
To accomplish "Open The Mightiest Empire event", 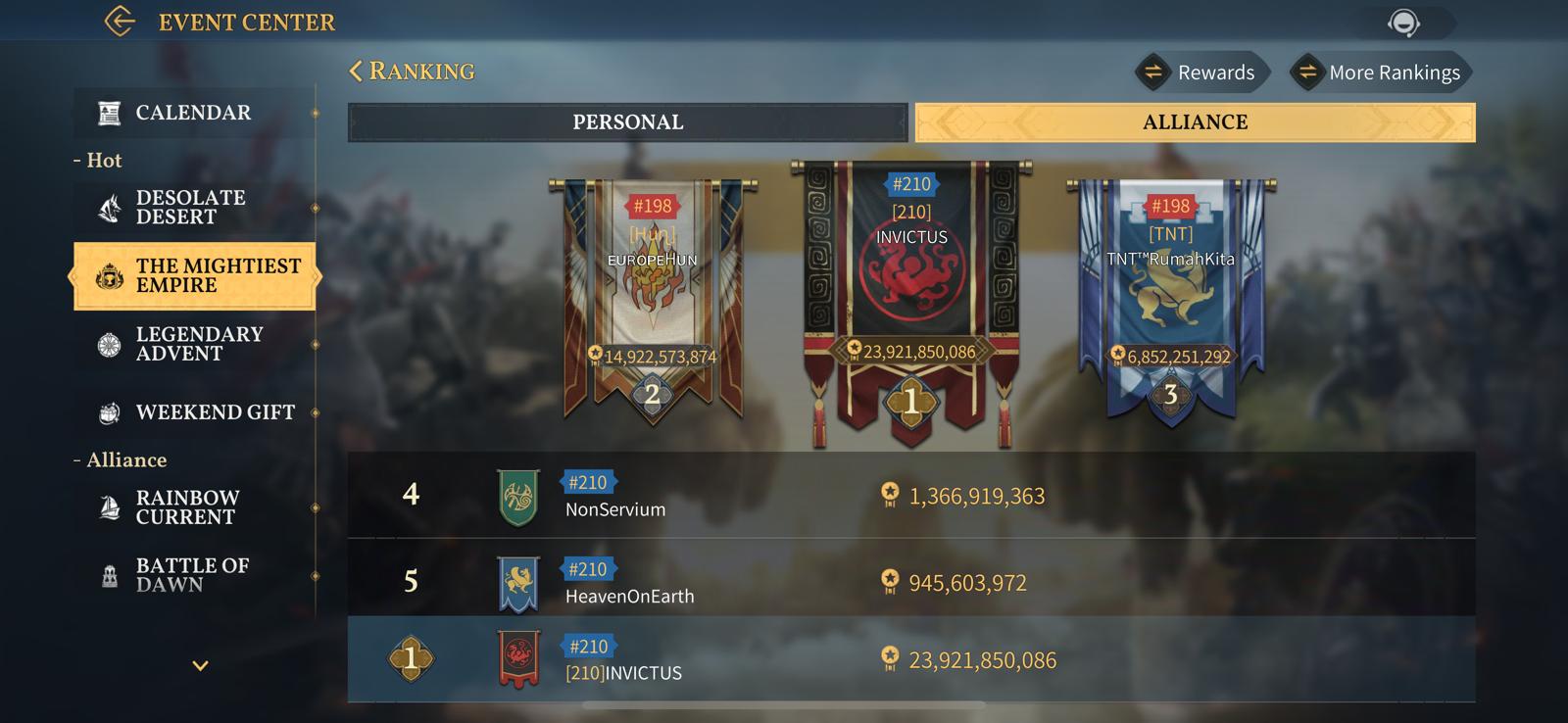I will point(195,276).
